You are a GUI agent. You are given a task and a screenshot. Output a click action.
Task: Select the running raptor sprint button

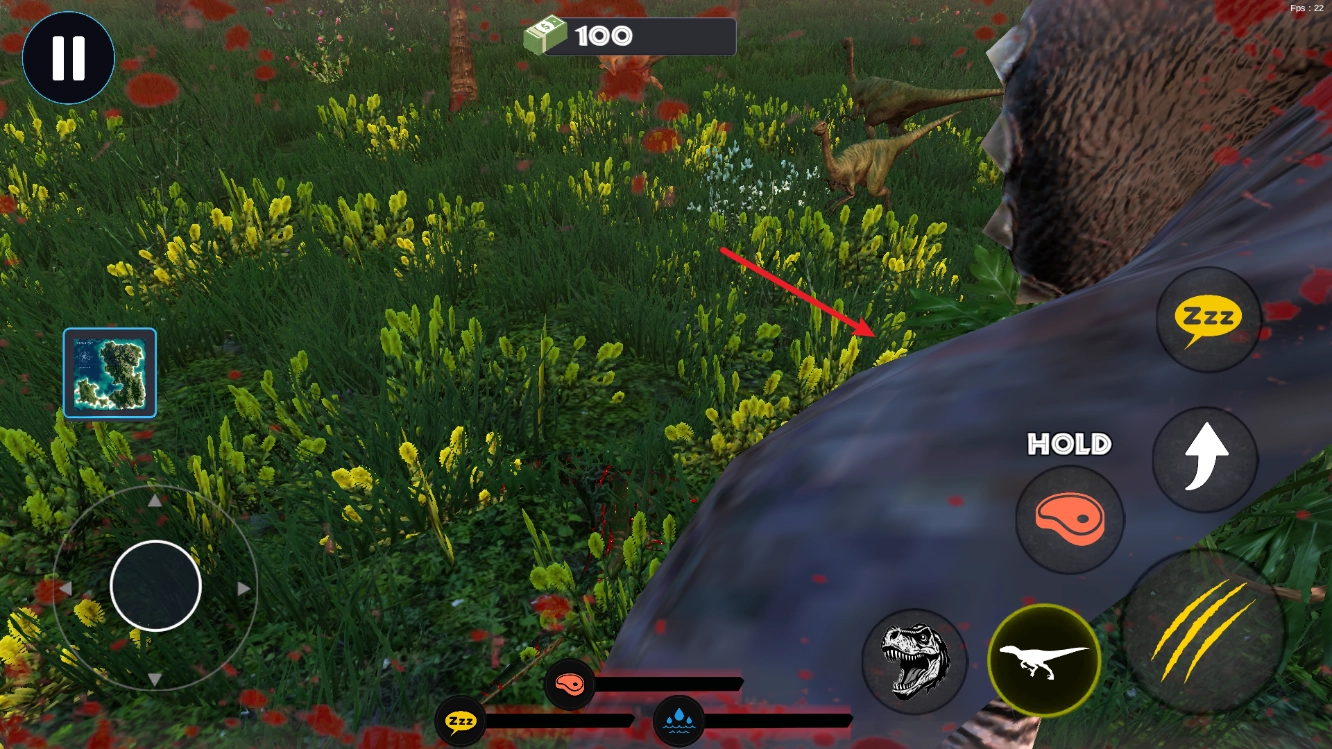pos(1044,659)
